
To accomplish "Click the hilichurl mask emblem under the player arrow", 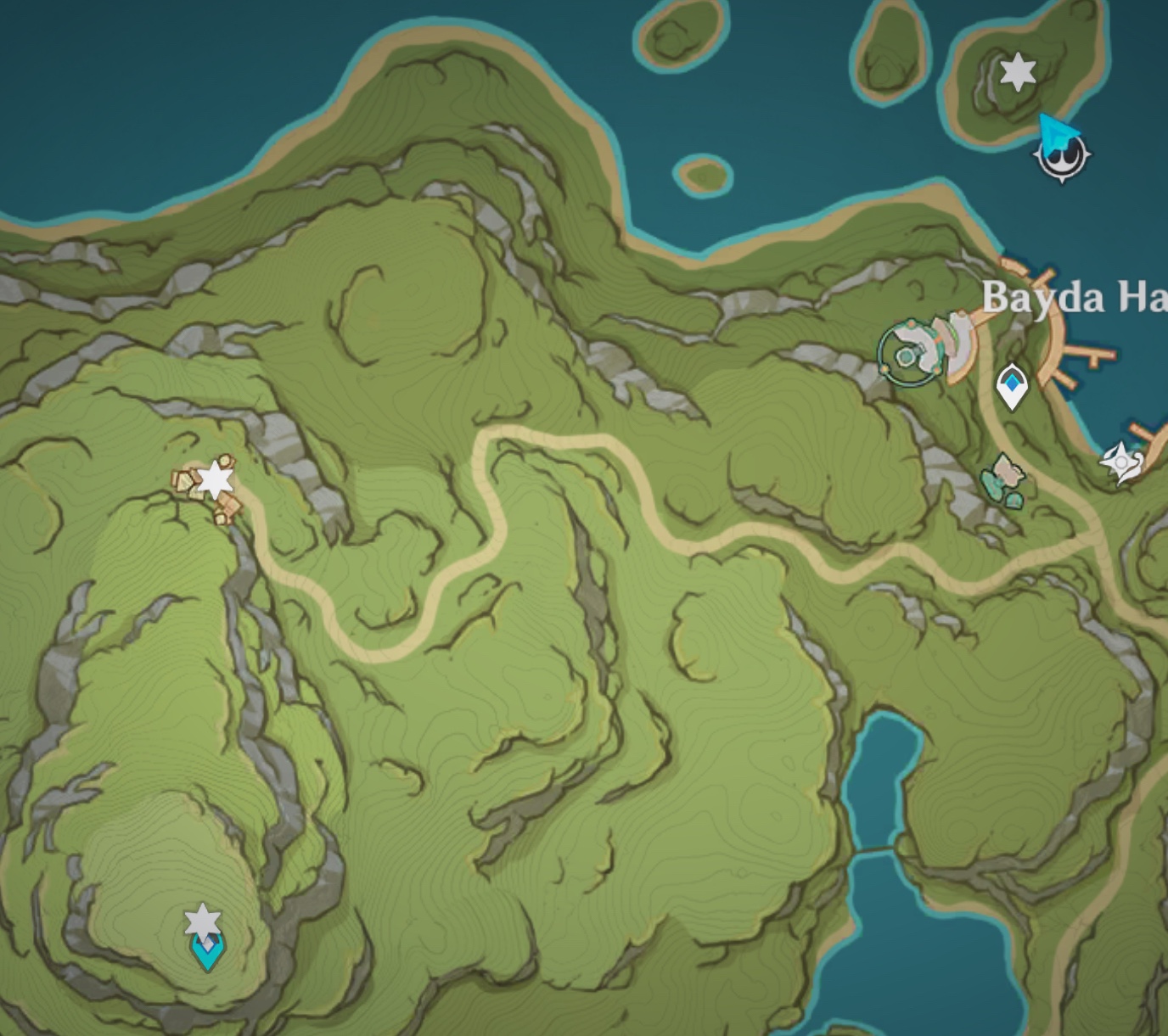I will tap(1063, 161).
